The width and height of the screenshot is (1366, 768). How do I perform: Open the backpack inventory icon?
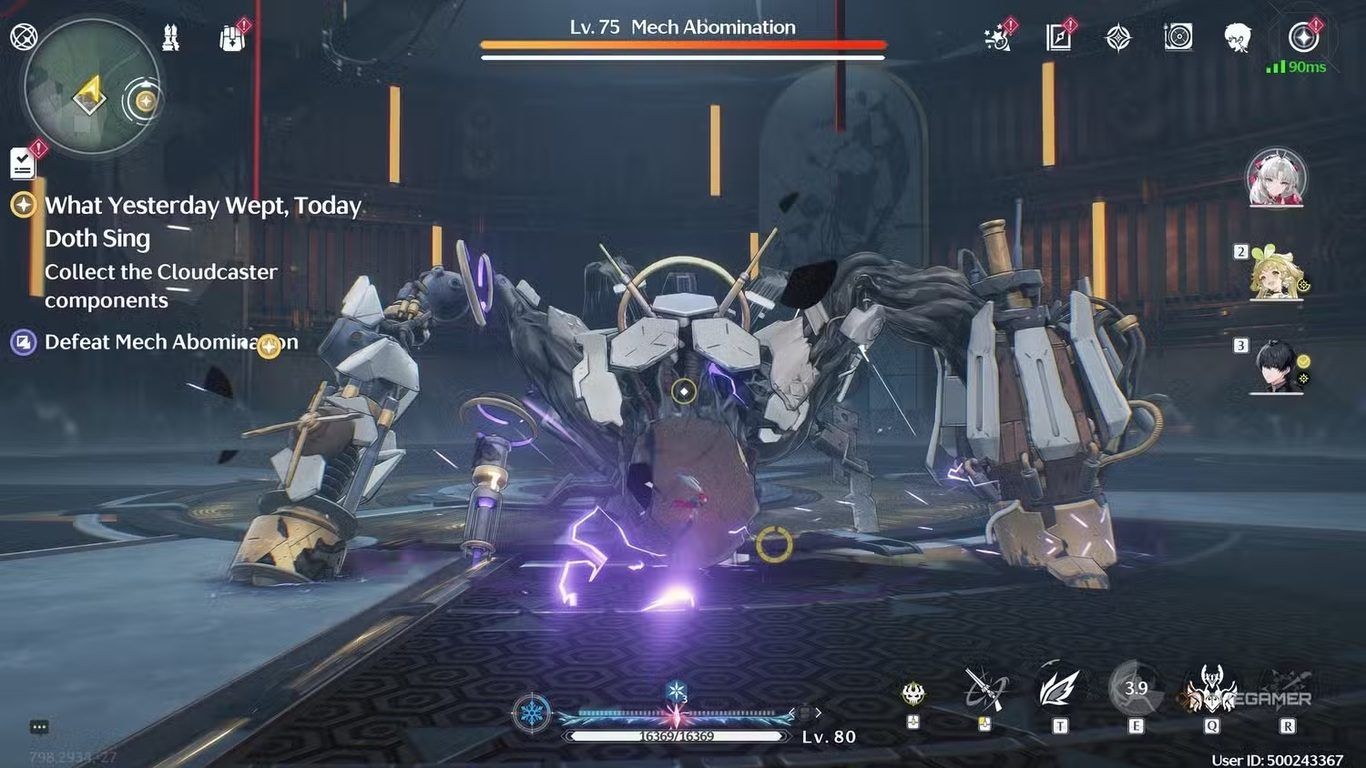(x=232, y=38)
